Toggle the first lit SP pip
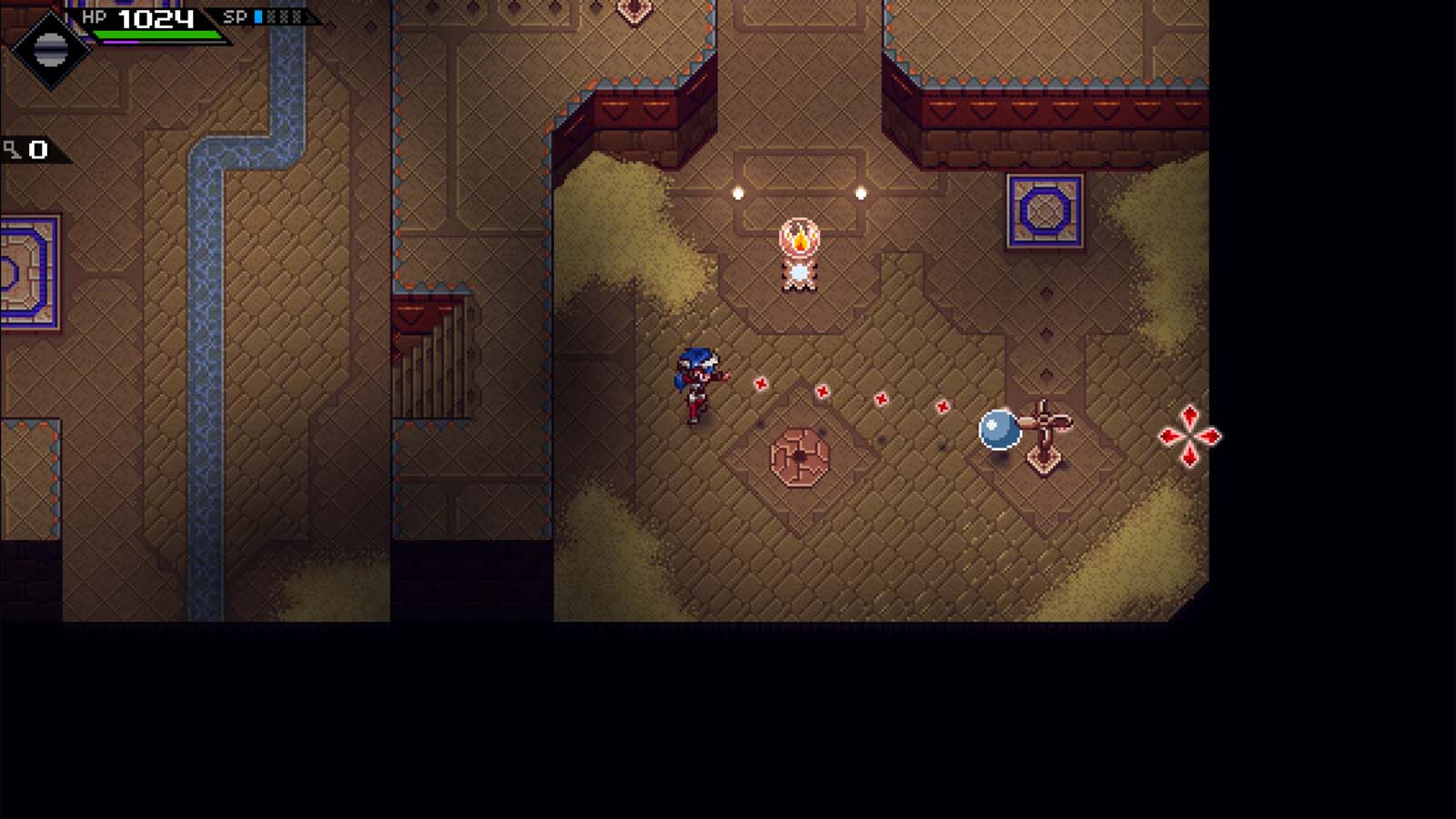This screenshot has width=1456, height=819. pyautogui.click(x=258, y=15)
